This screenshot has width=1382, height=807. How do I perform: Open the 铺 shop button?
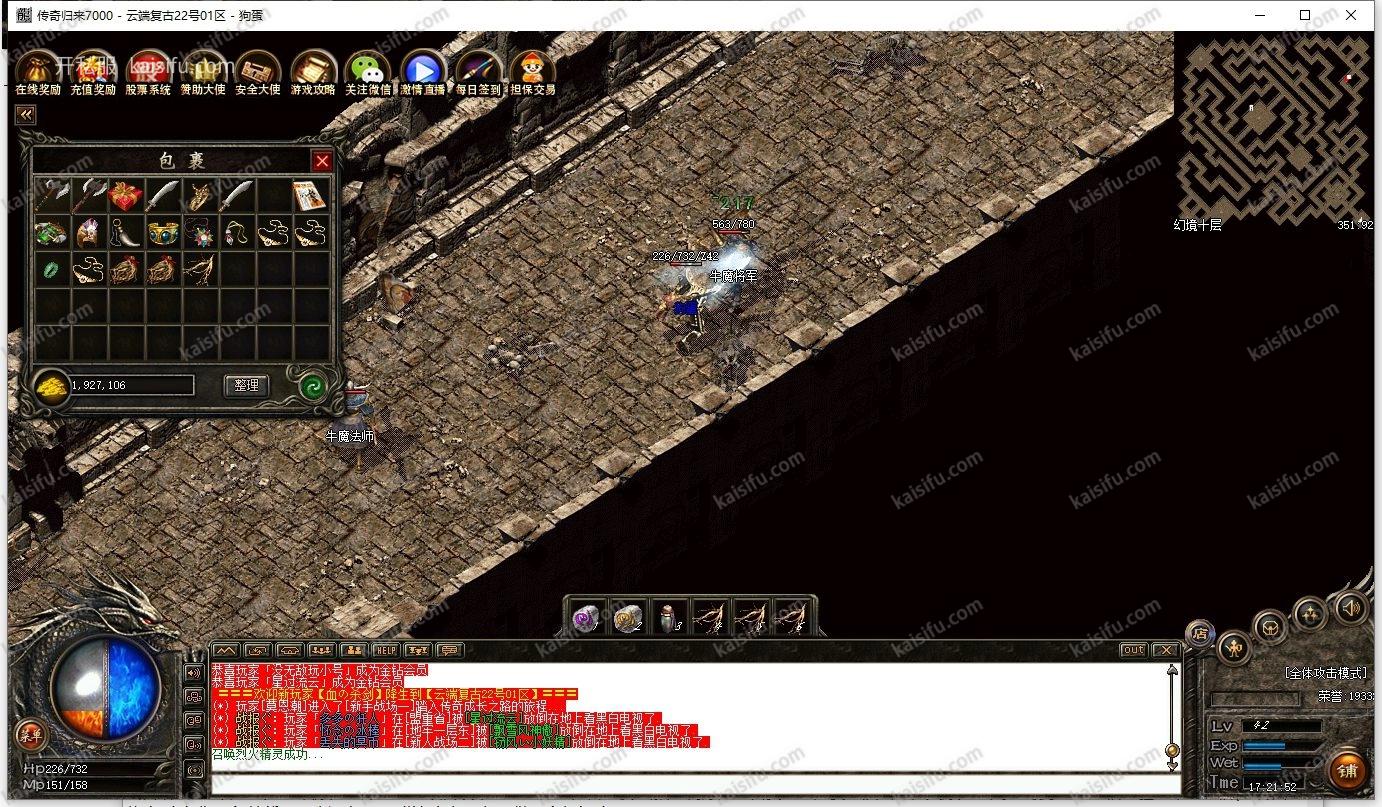[x=1347, y=771]
